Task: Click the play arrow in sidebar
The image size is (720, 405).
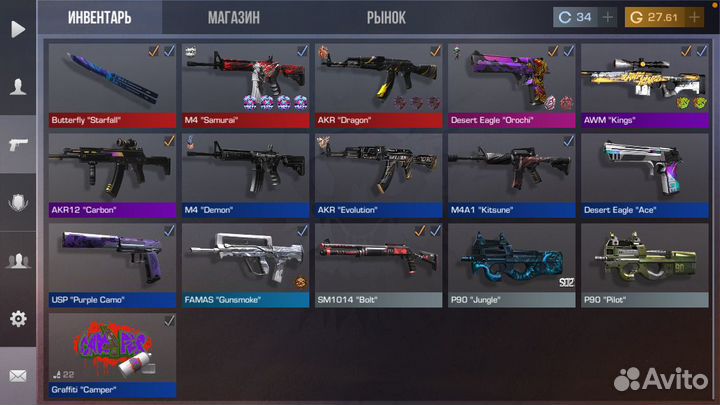Action: (x=17, y=28)
